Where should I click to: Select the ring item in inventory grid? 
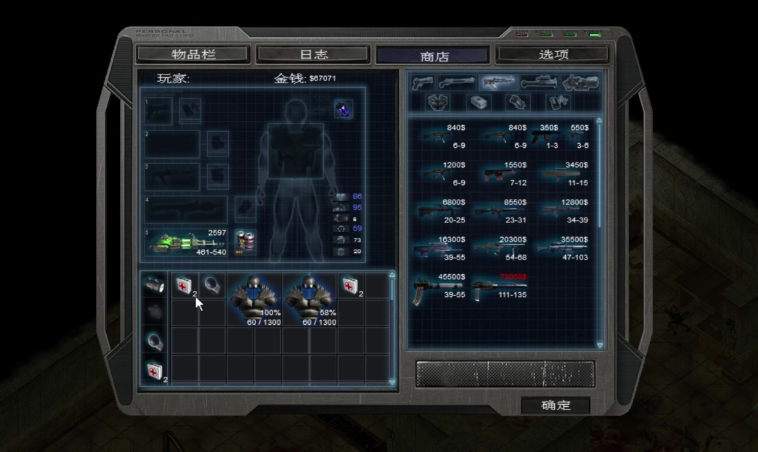(211, 285)
